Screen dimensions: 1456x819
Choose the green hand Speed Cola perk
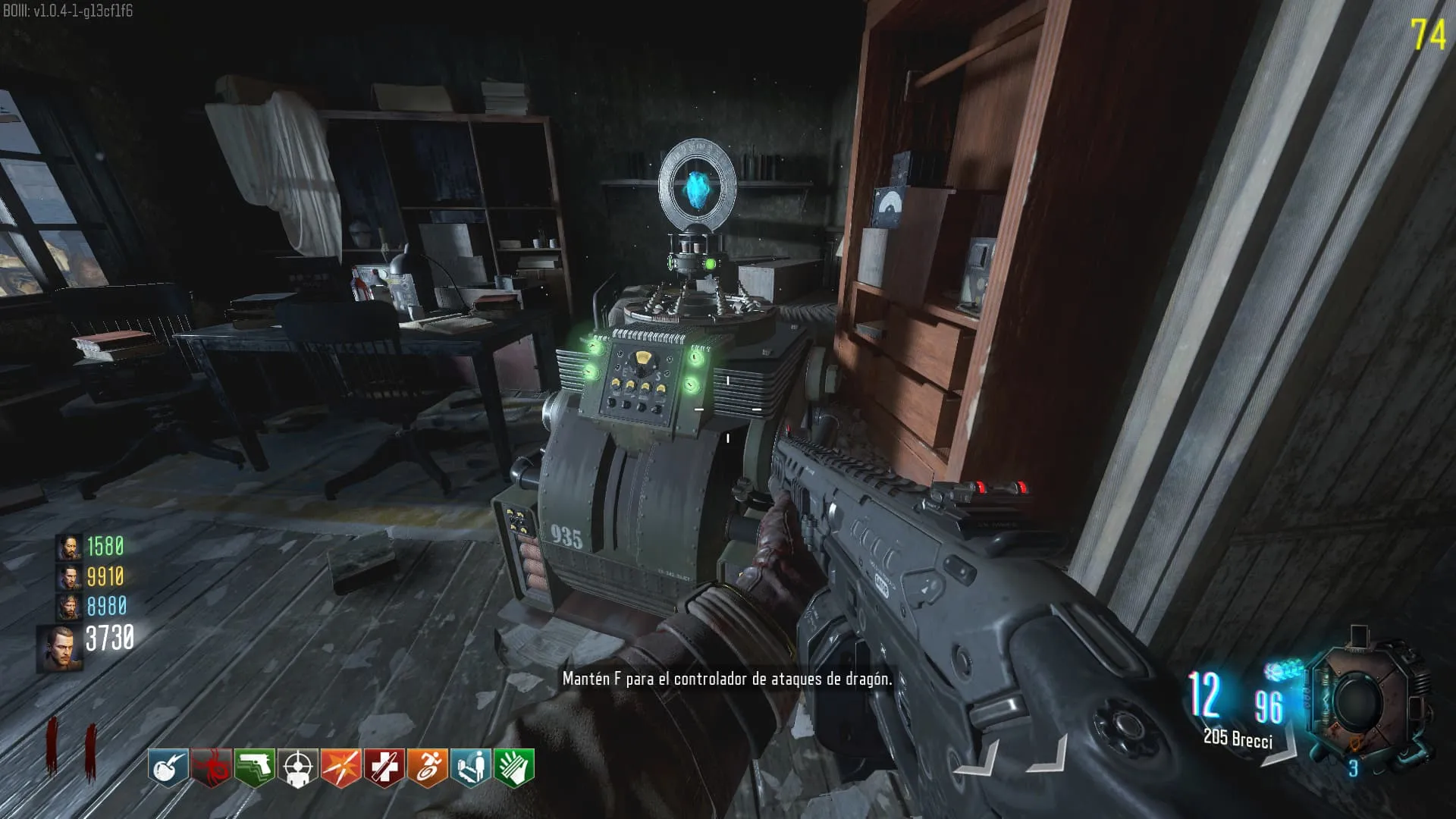[513, 768]
